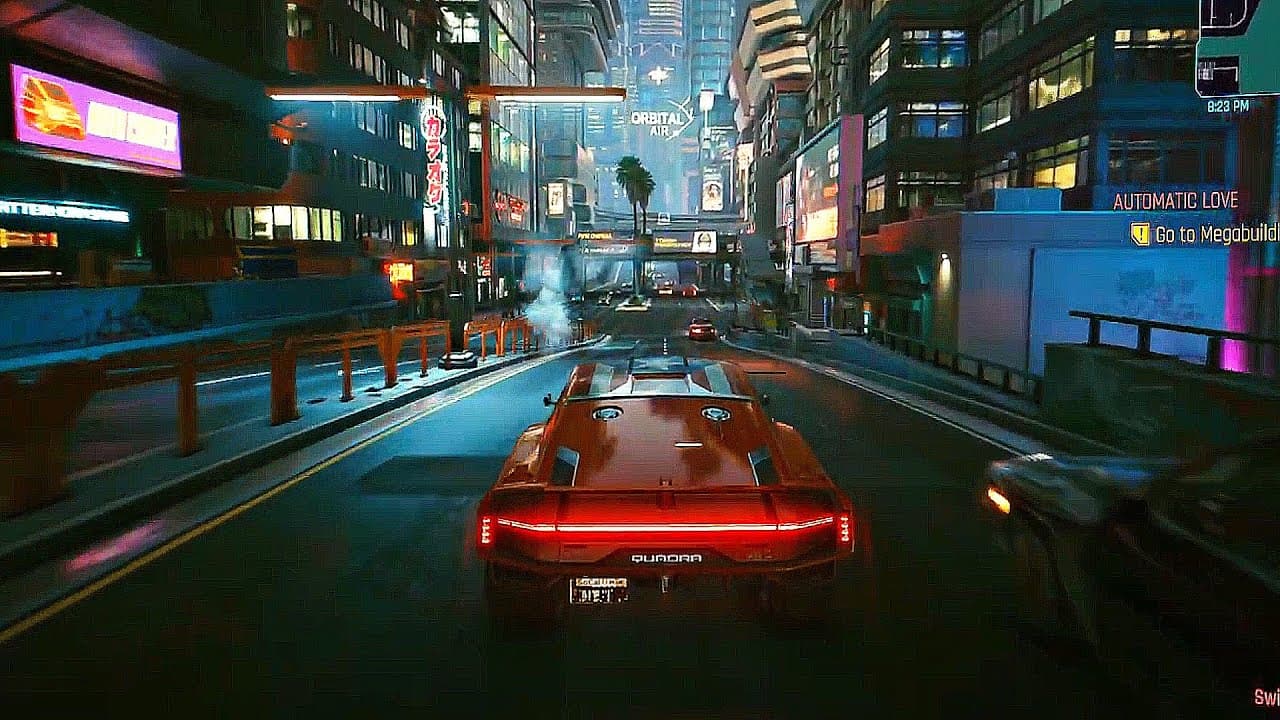1280x720 pixels.
Task: Click the yellow objective marker icon
Action: click(1140, 234)
